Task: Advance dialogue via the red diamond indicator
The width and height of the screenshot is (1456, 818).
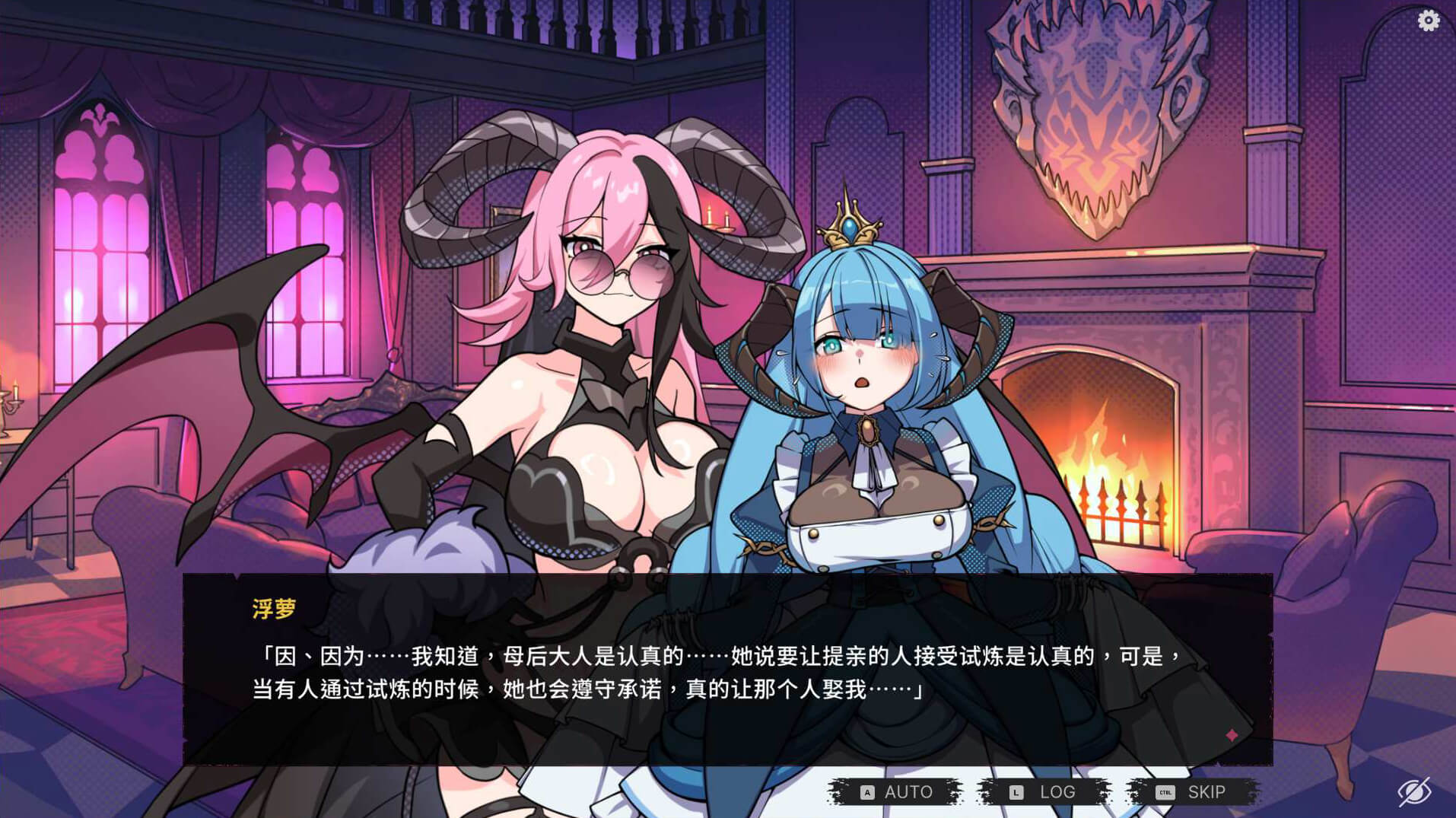Action: (1232, 735)
